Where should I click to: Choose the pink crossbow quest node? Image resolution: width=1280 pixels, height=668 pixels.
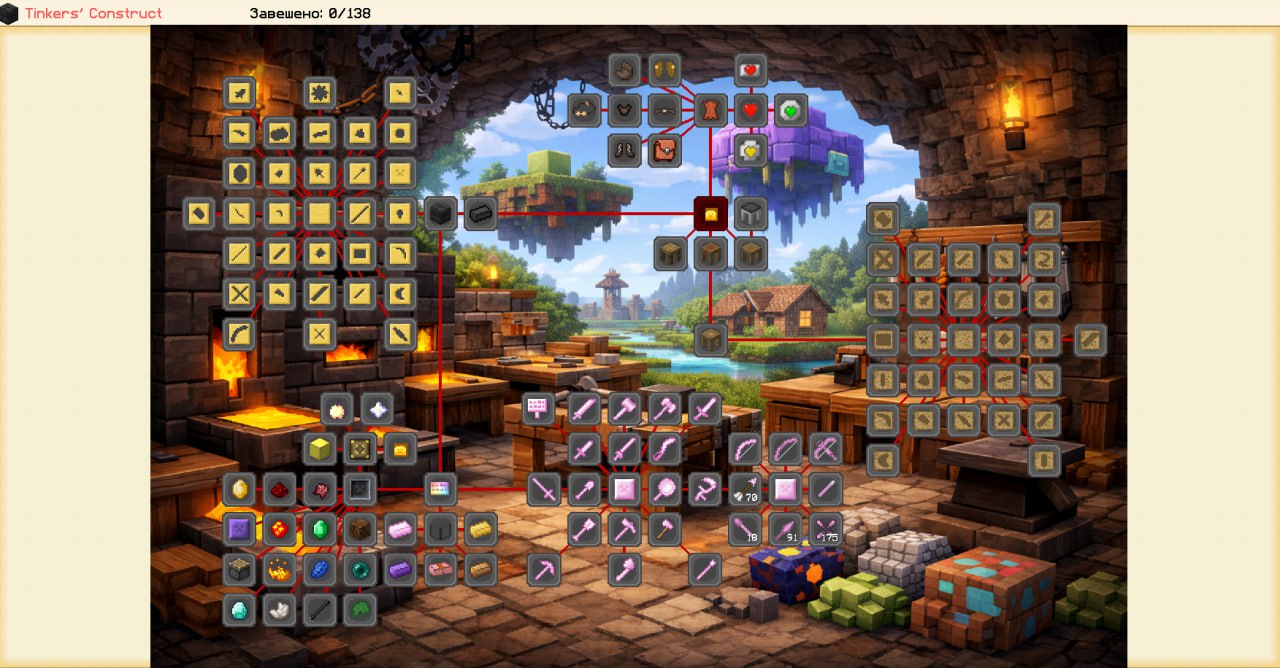pos(826,449)
